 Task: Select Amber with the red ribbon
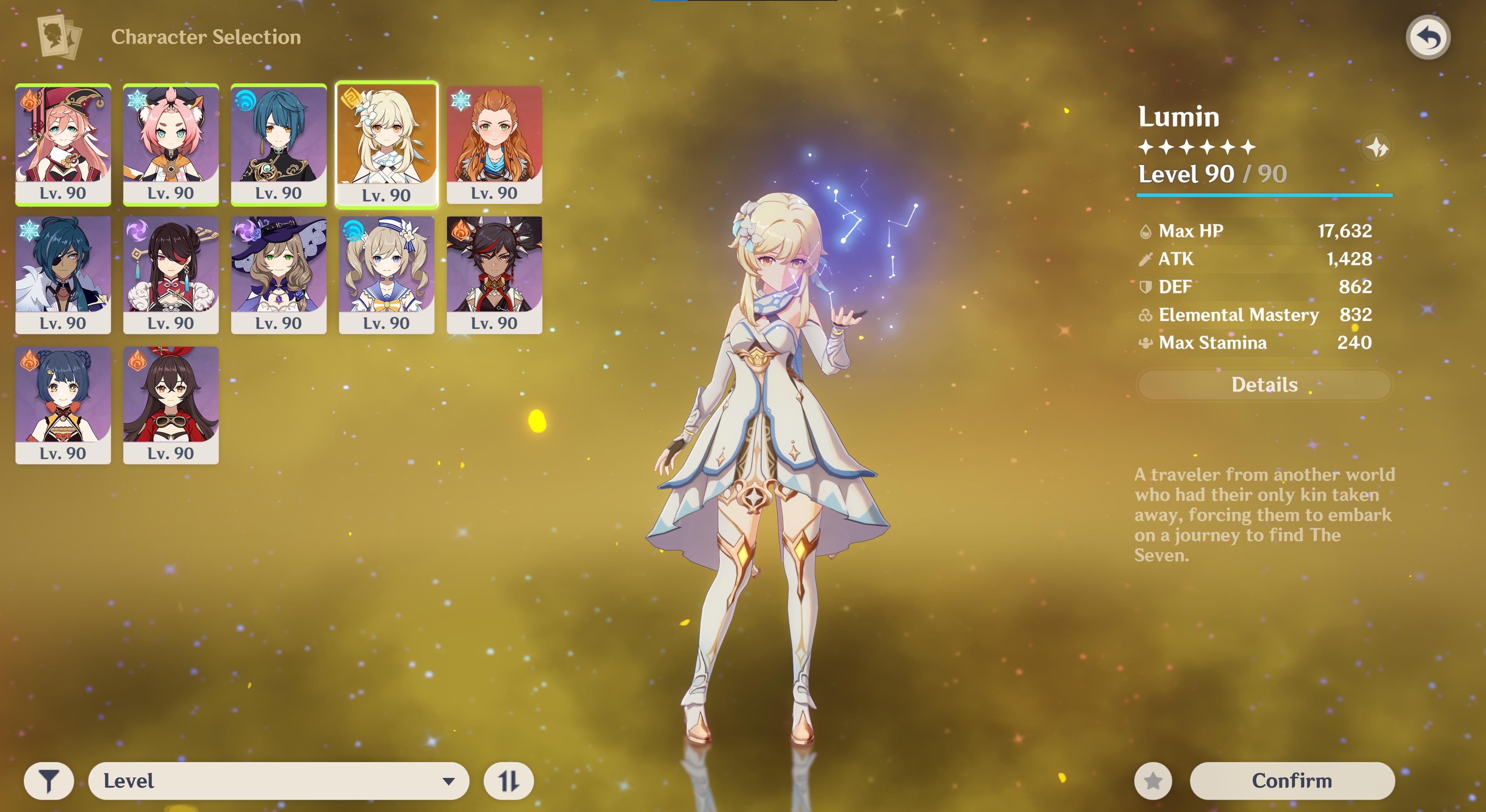(171, 405)
